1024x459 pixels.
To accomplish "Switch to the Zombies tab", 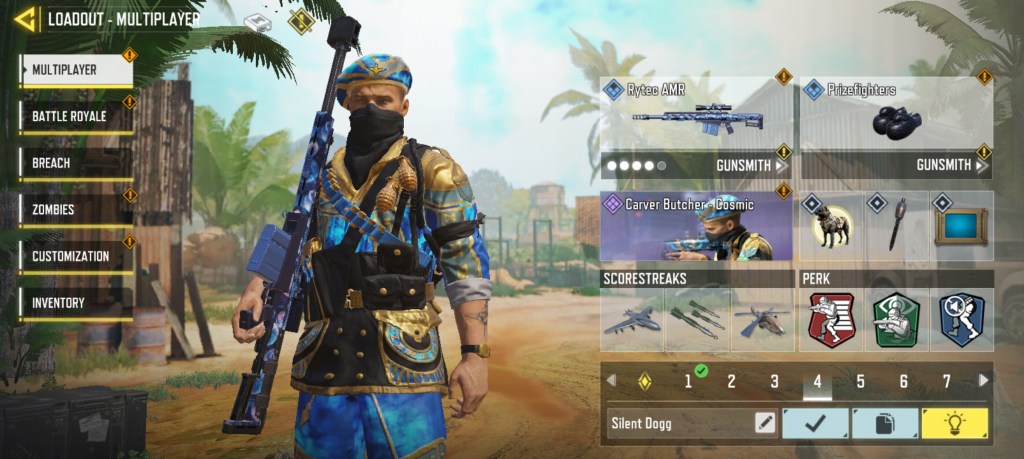I will (x=76, y=210).
